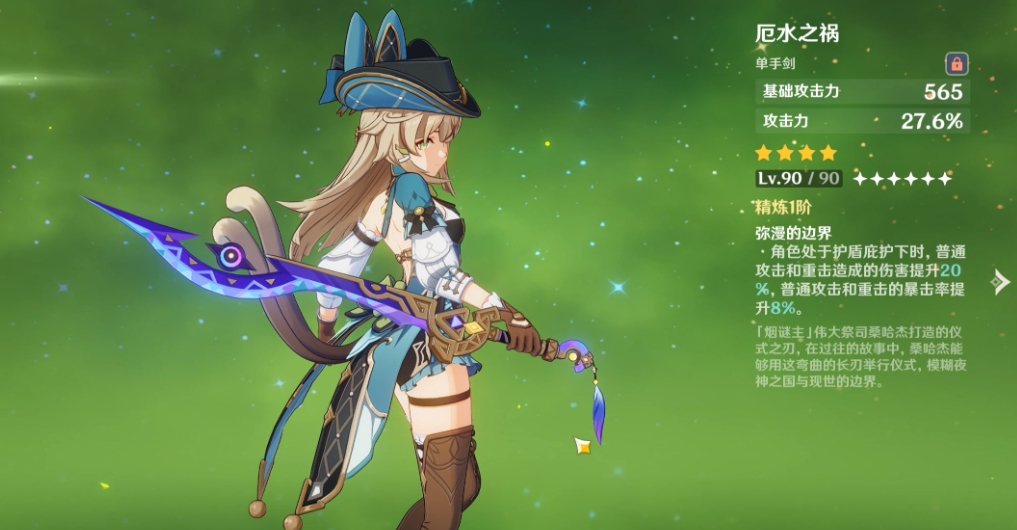Toggle the weapon lock icon
This screenshot has width=1017, height=530.
[956, 64]
